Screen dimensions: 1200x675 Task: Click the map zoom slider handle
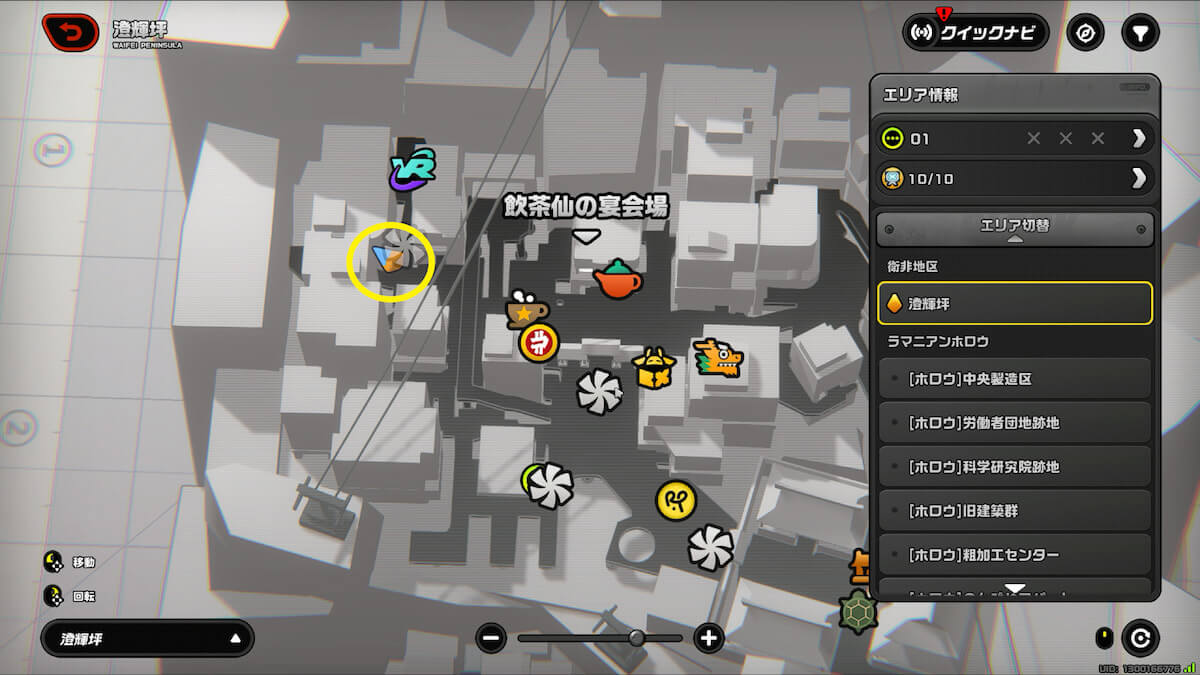point(637,638)
